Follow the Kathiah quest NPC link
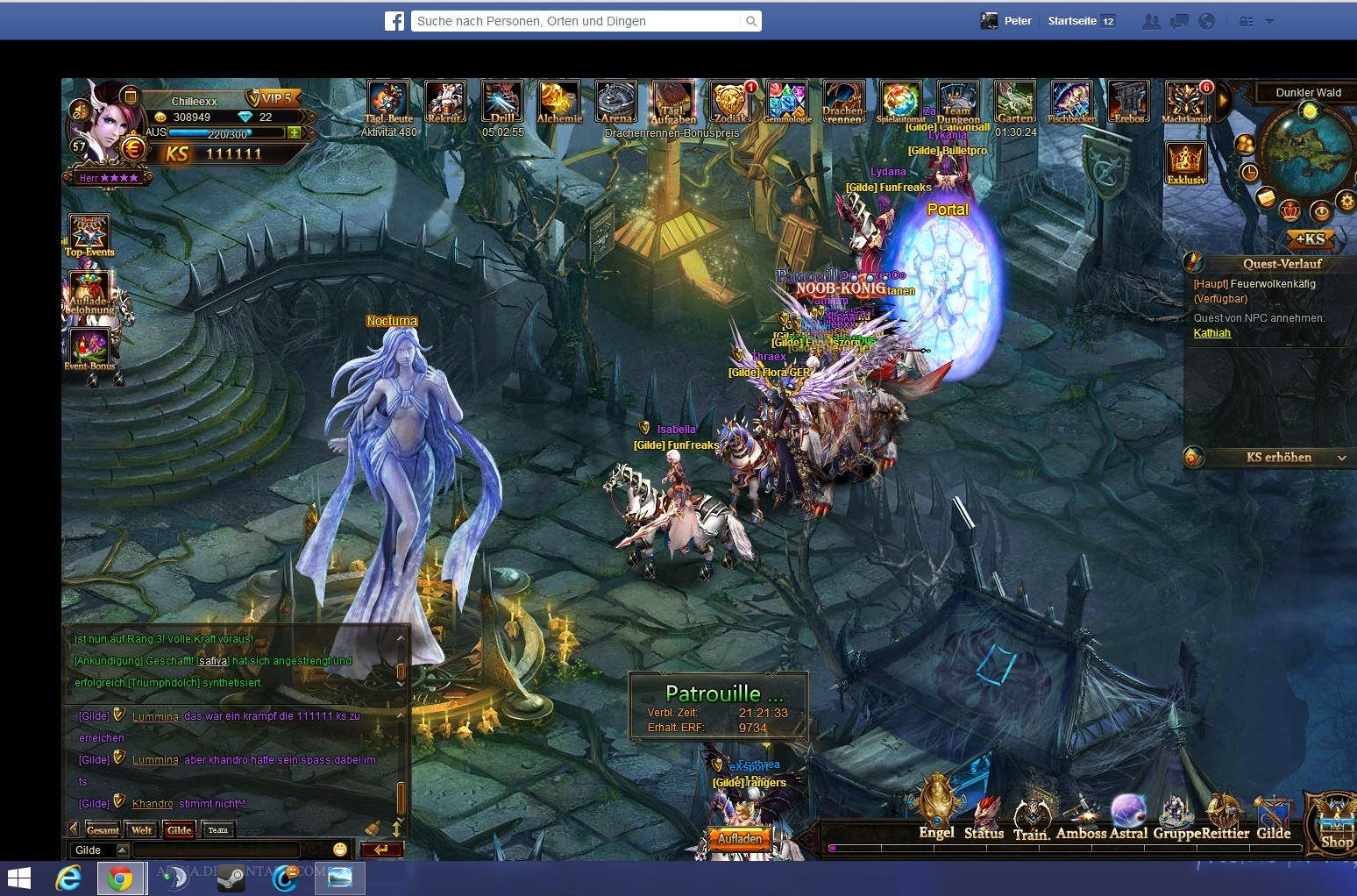Viewport: 1357px width, 896px height. click(x=1211, y=333)
